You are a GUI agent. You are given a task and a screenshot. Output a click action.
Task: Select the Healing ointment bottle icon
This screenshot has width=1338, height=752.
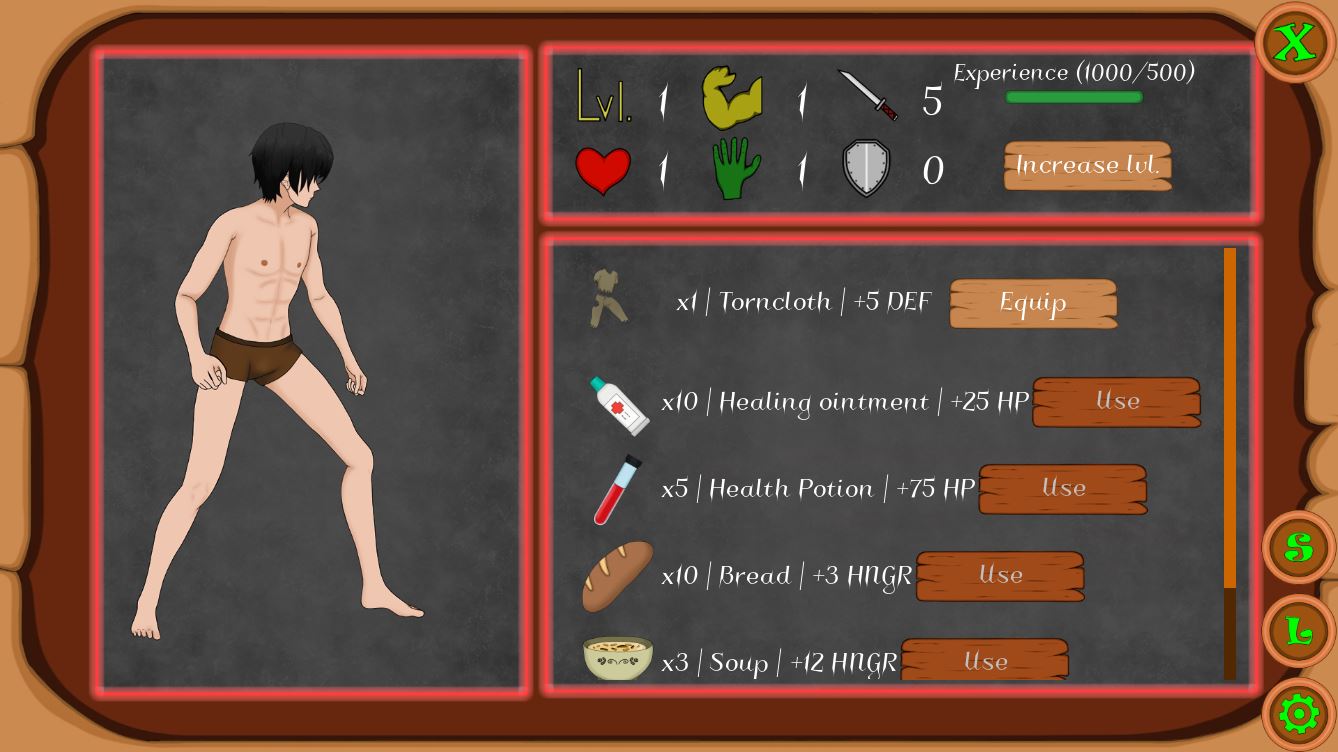[618, 404]
